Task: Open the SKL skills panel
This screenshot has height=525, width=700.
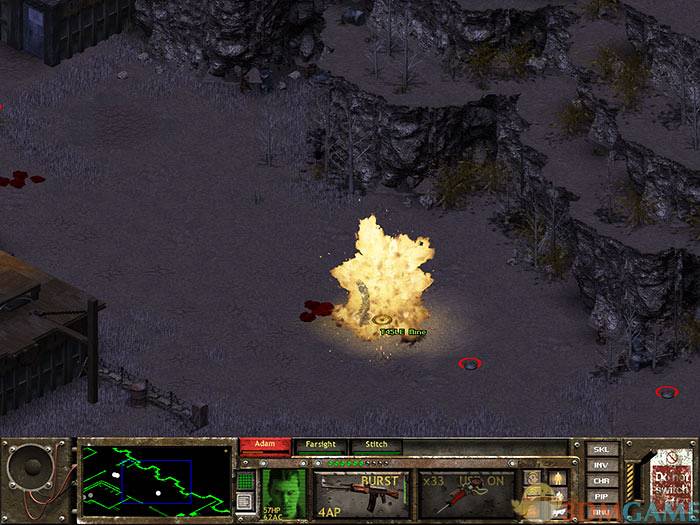Action: pos(600,450)
